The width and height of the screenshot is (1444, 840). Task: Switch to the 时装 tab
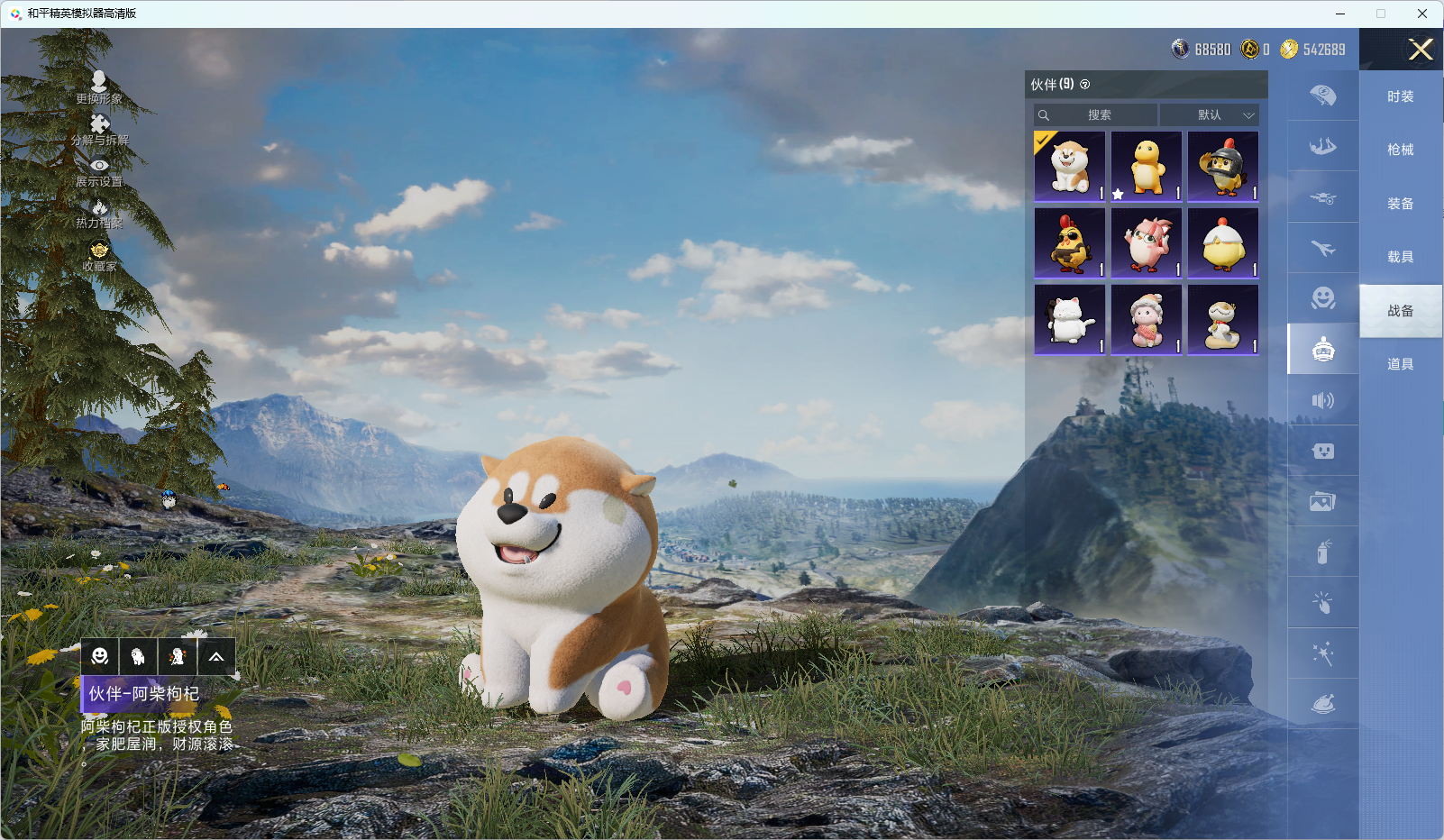(1400, 96)
